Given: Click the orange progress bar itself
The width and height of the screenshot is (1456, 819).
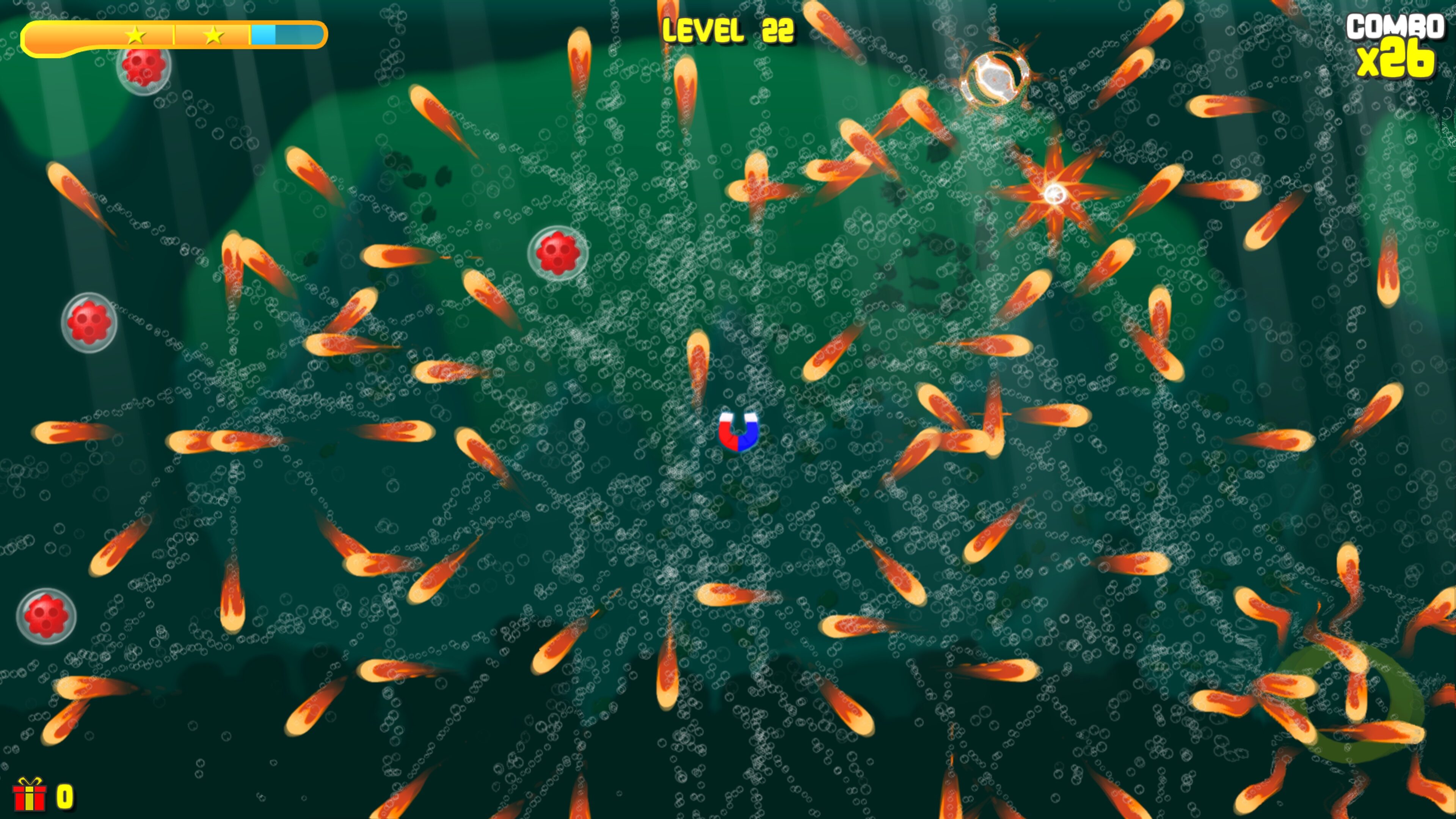Looking at the screenshot, I should tap(85, 36).
